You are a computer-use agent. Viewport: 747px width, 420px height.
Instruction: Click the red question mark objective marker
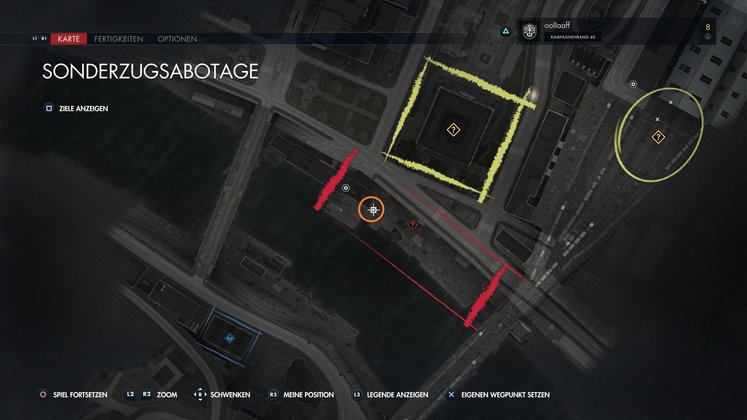point(413,225)
